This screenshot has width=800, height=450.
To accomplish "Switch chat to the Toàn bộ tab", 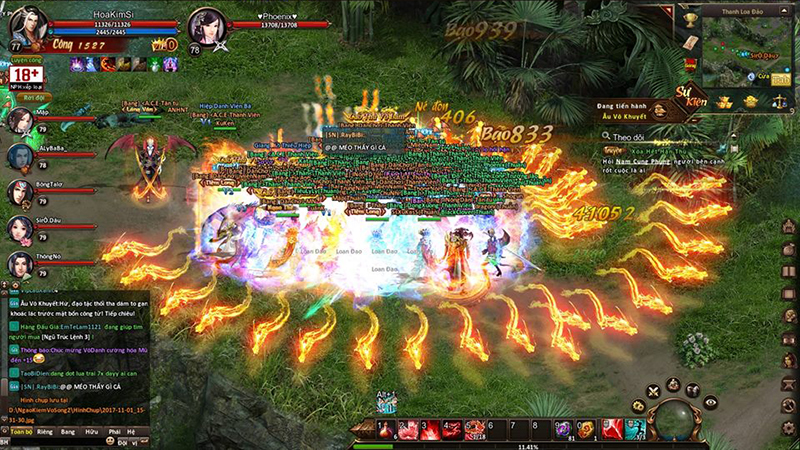I will [x=20, y=431].
